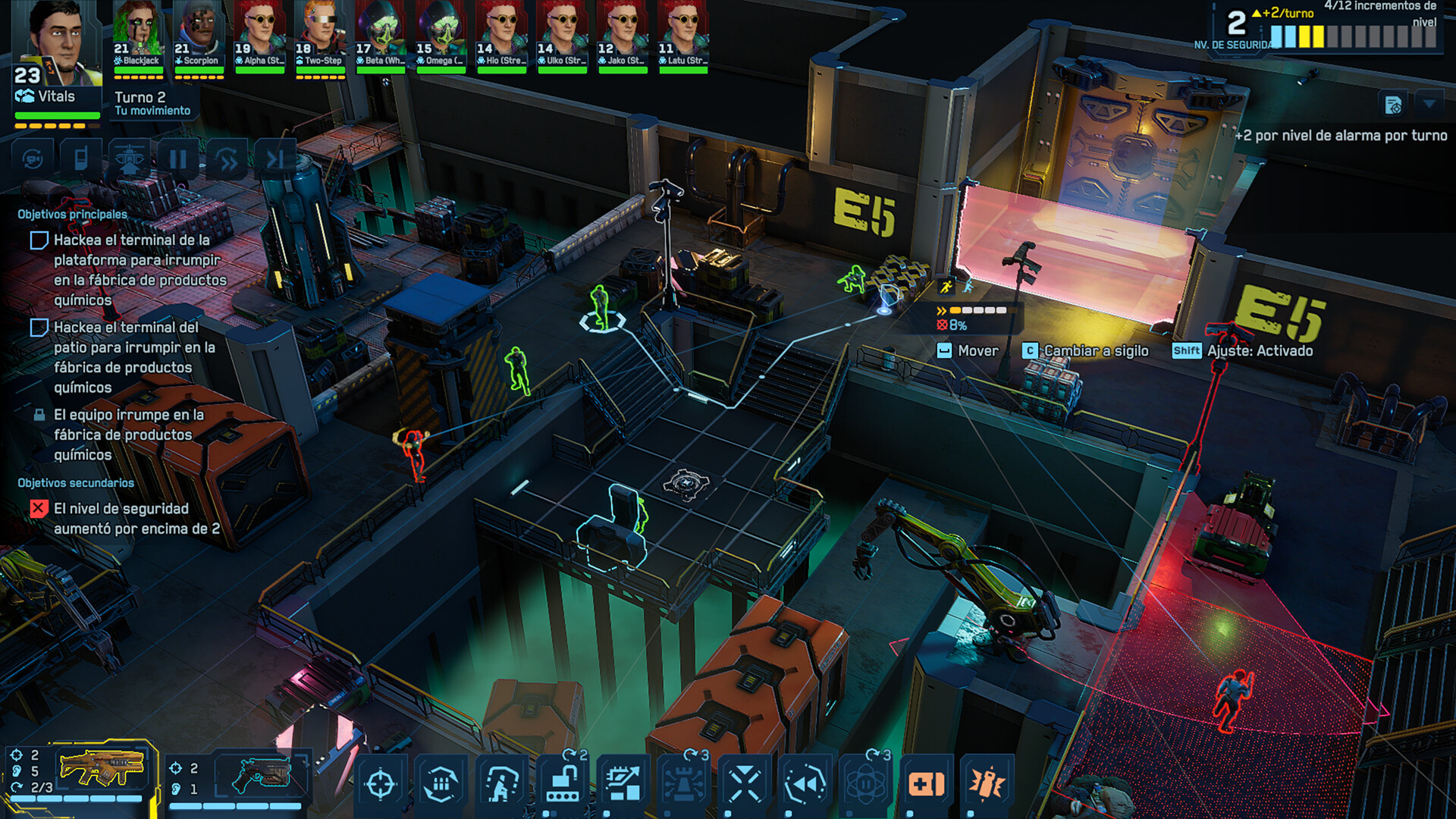Open the mission objectives log icon
This screenshot has height=819, width=1456.
click(x=1393, y=105)
